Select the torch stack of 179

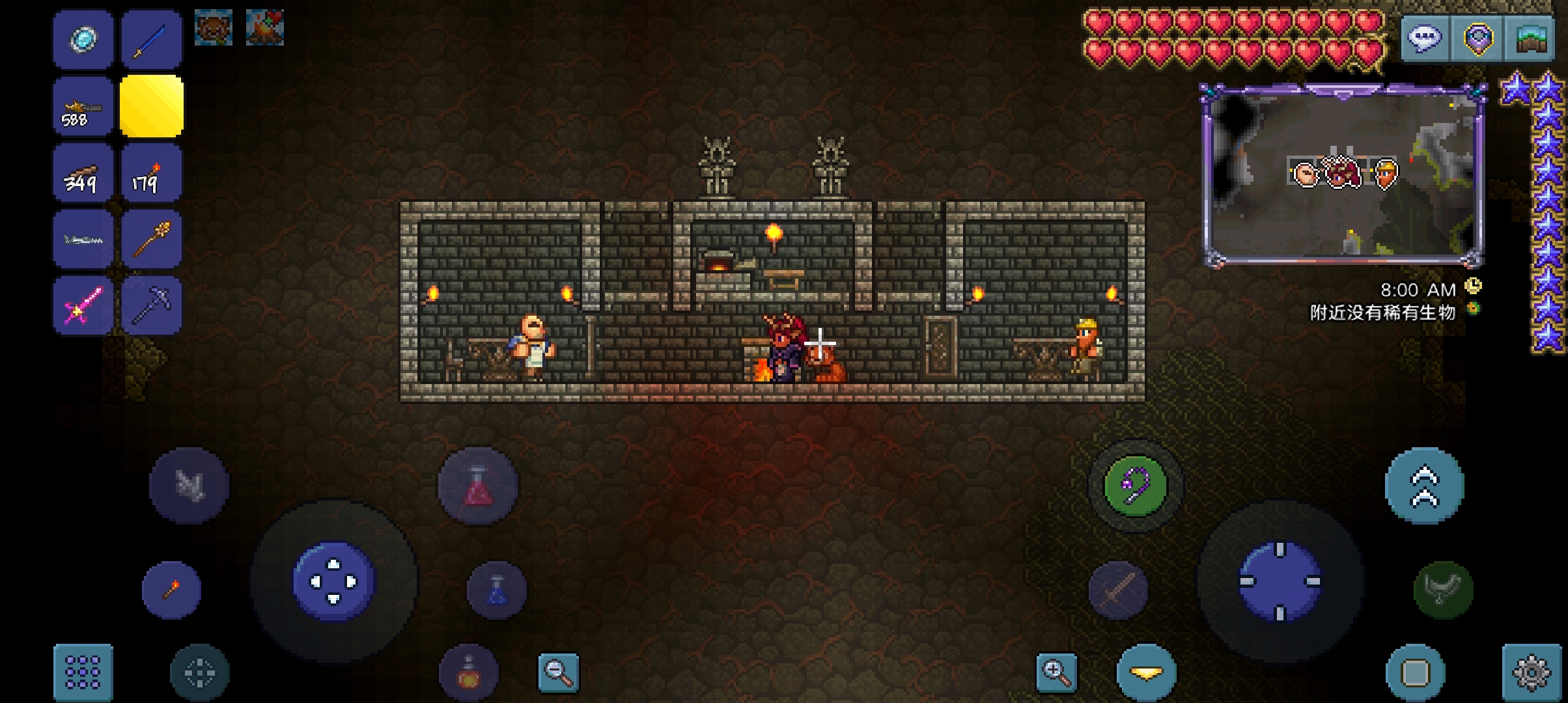click(151, 174)
